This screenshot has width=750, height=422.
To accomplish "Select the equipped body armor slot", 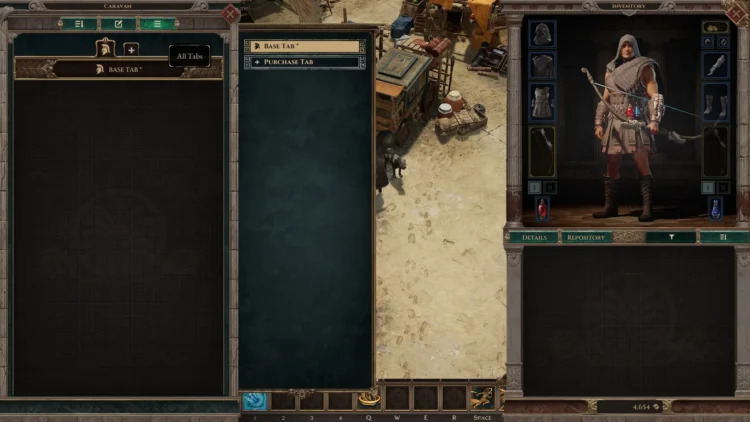I will point(542,101).
